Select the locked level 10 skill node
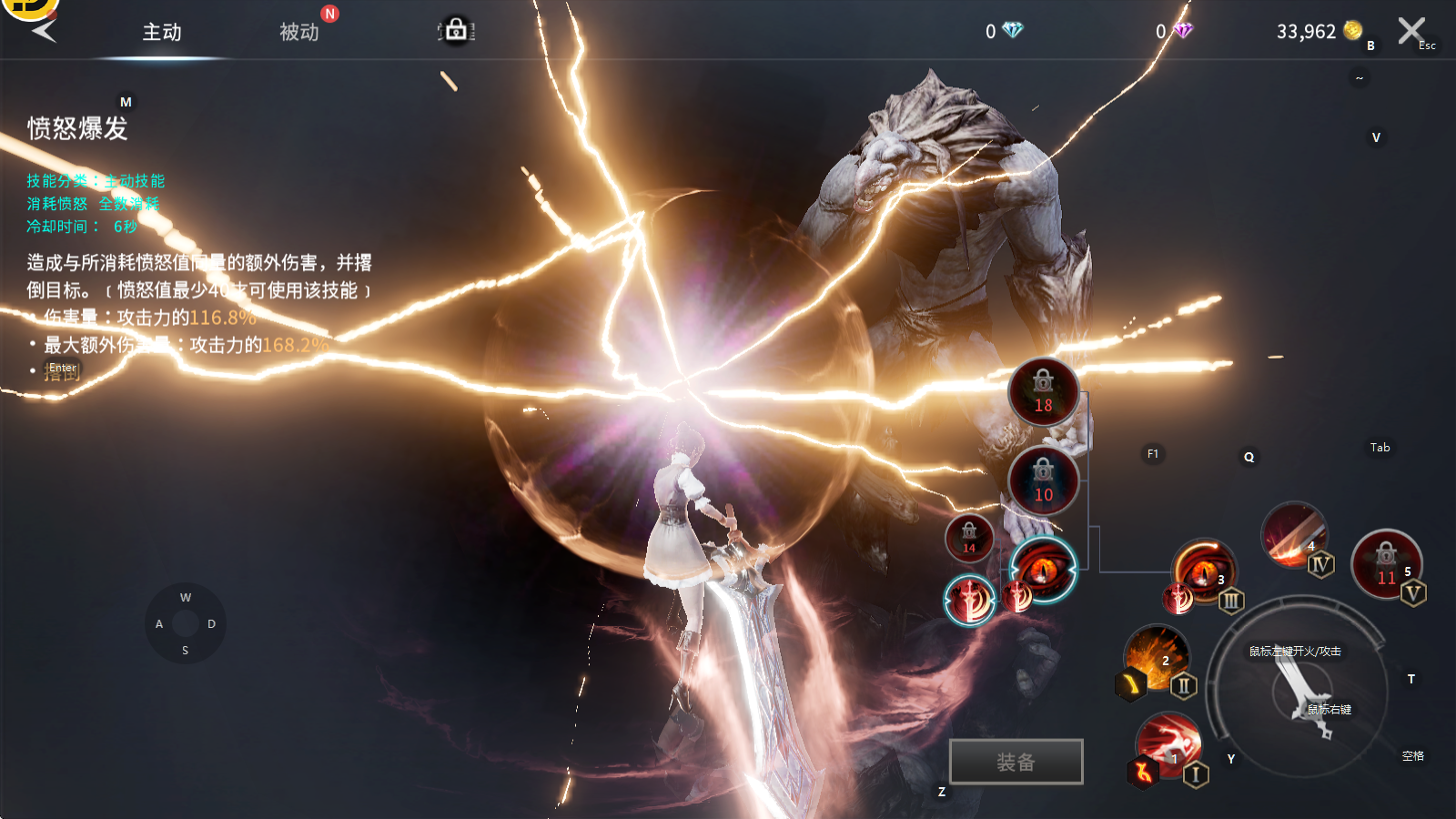 pyautogui.click(x=1043, y=481)
